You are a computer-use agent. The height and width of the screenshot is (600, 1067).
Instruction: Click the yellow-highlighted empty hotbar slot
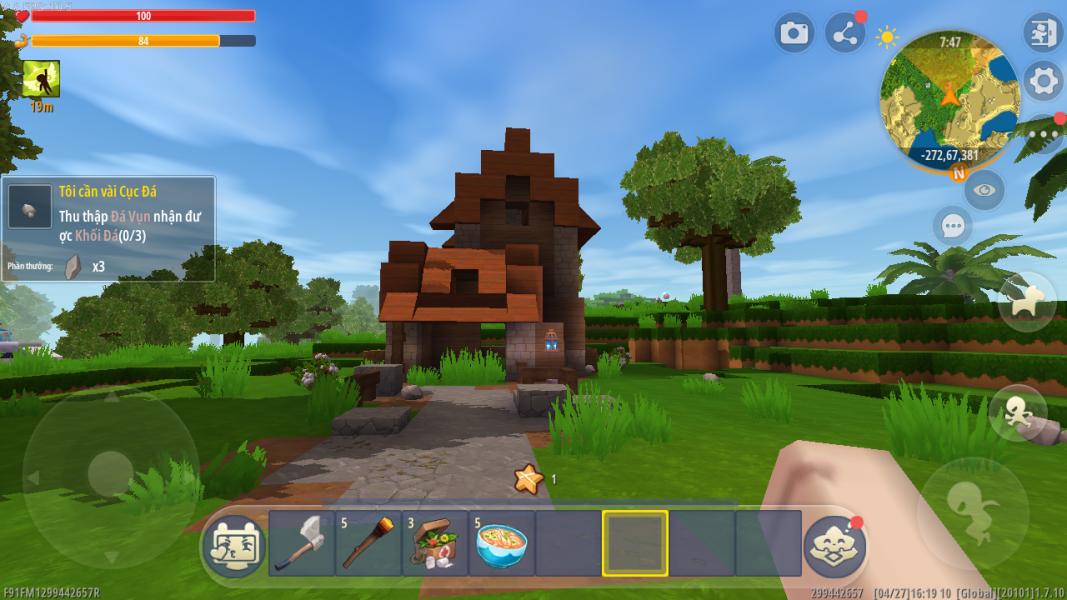tap(635, 543)
